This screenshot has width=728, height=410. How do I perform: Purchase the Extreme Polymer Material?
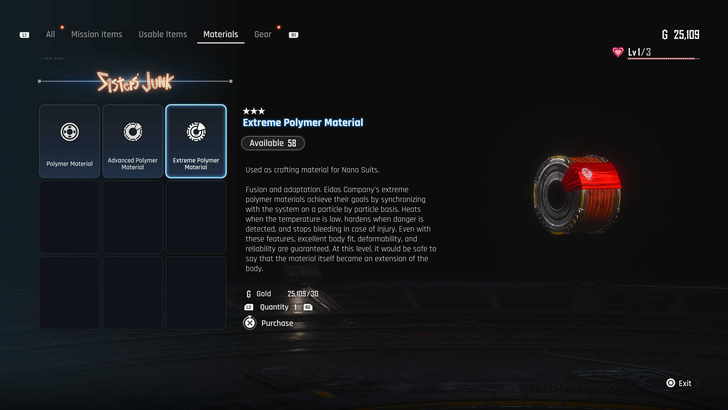(276, 323)
